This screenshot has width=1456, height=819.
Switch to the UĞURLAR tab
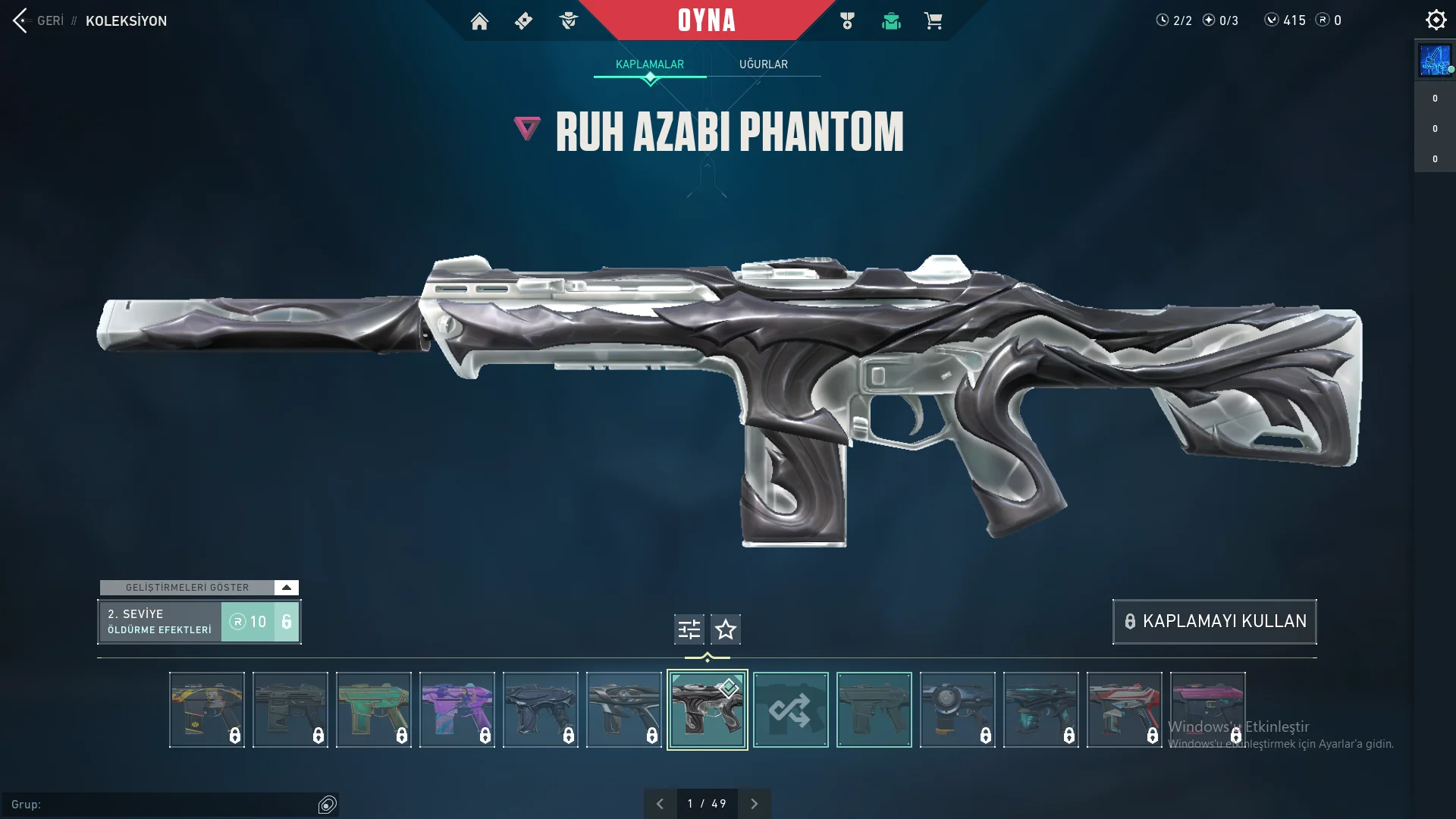point(764,64)
